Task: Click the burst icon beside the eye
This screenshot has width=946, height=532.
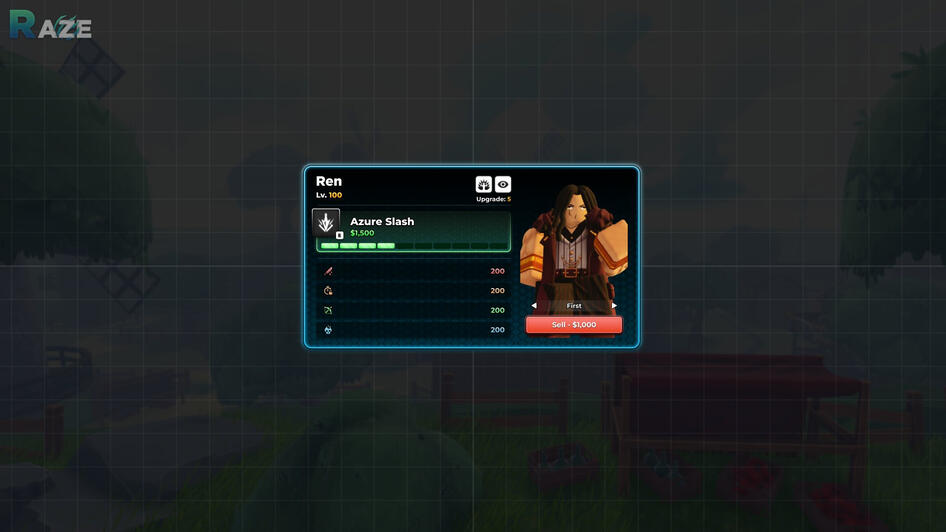Action: [484, 184]
